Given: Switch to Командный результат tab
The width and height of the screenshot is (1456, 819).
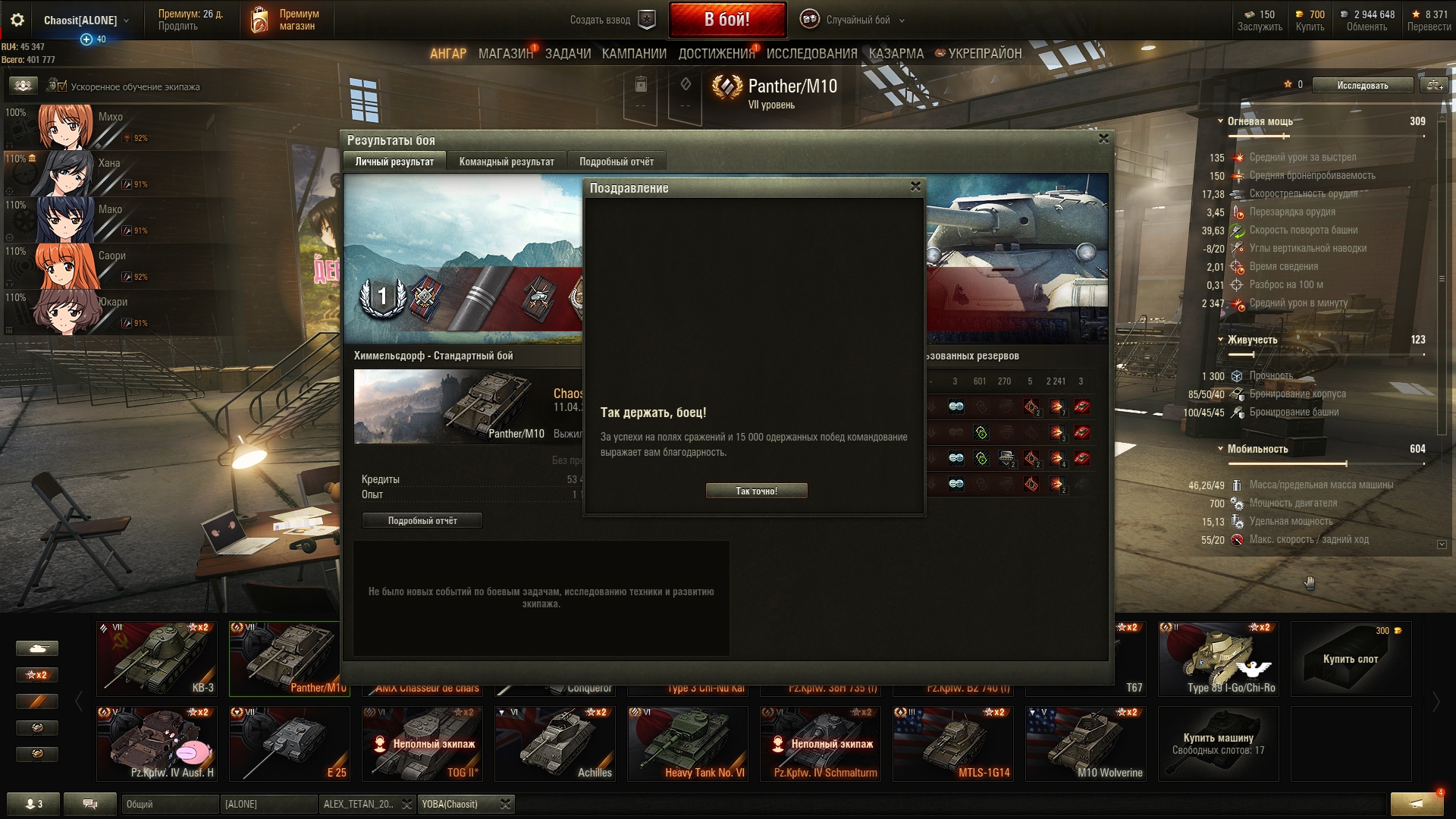Looking at the screenshot, I should click(x=507, y=162).
